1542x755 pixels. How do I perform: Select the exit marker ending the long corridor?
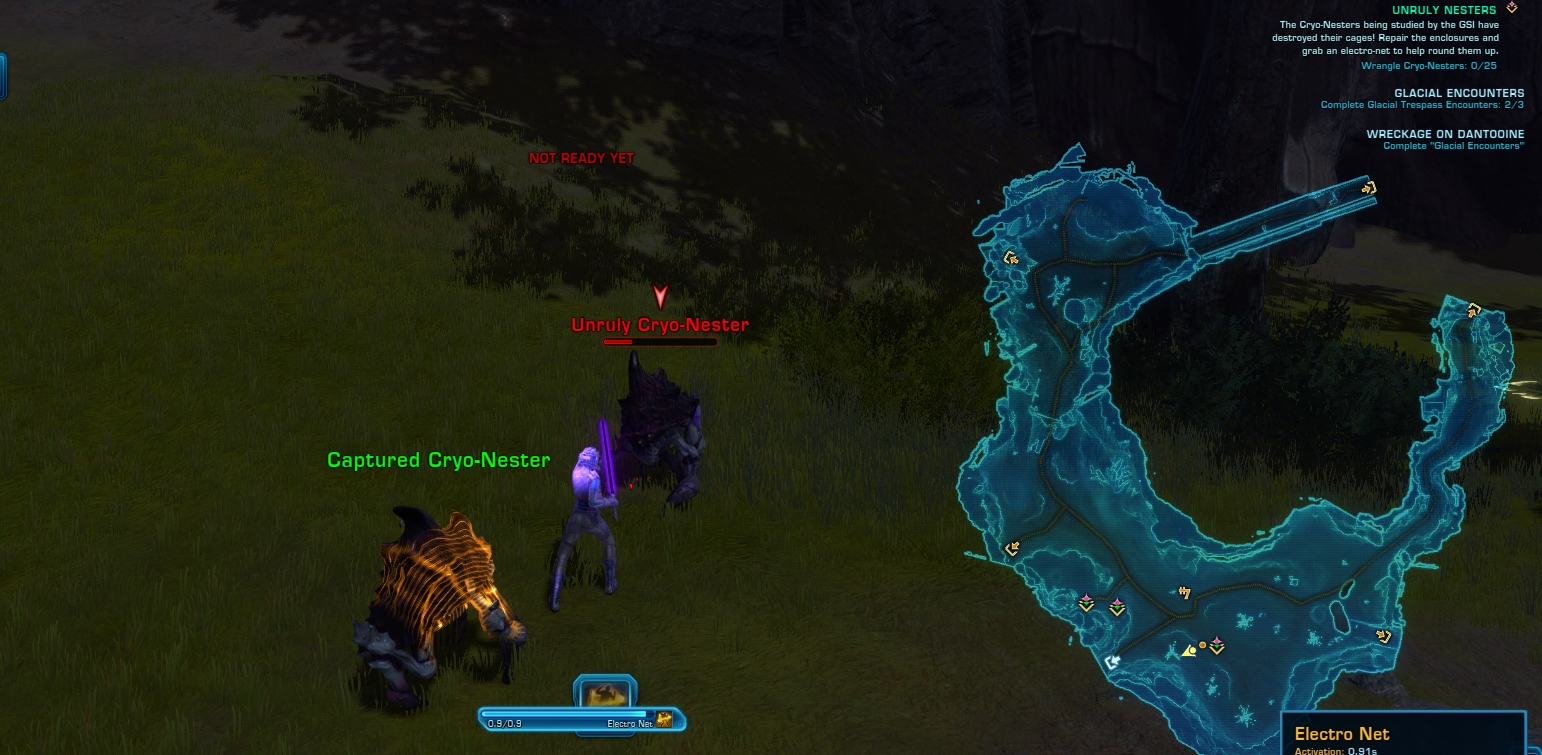1369,186
